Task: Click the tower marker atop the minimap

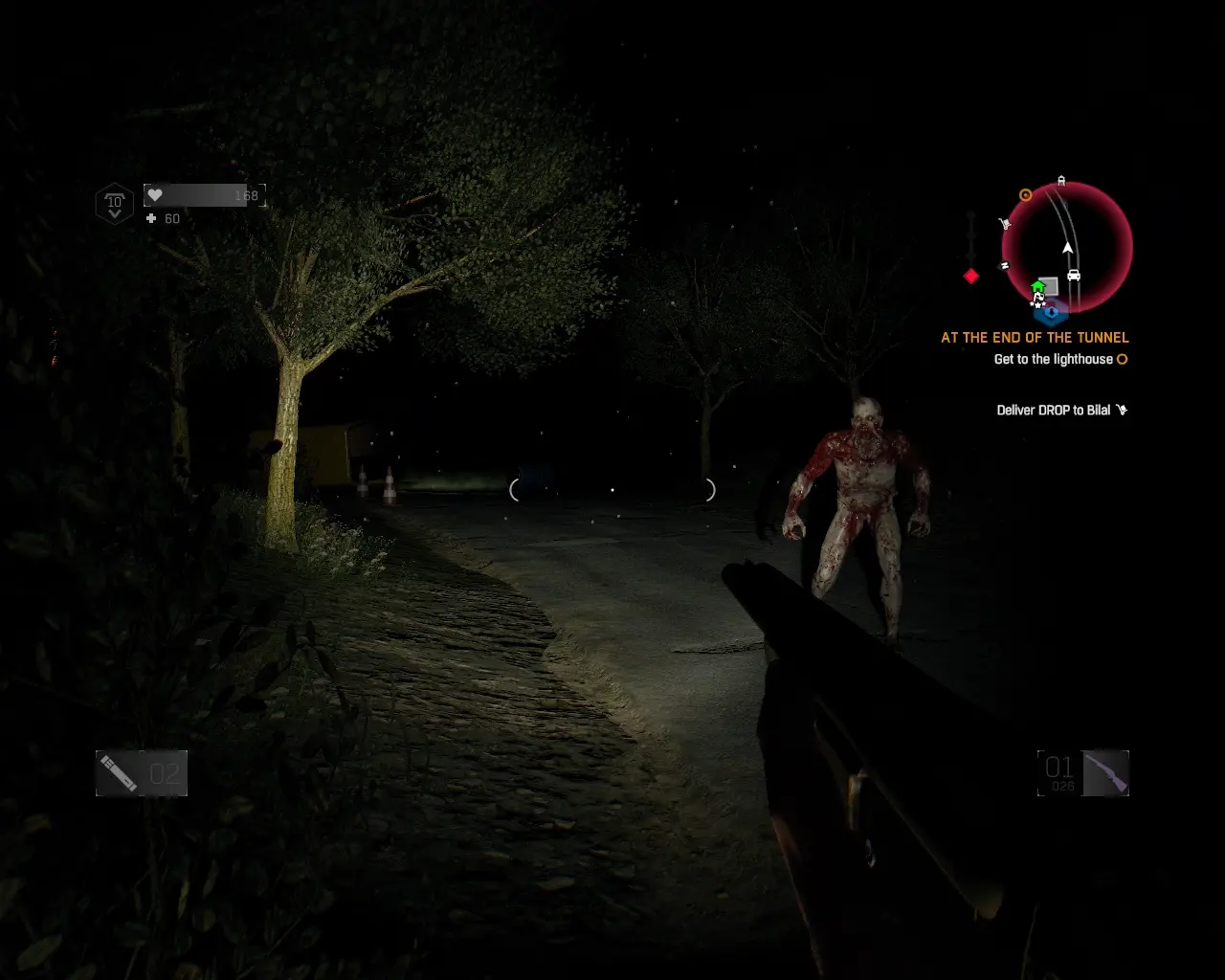Action: [x=1061, y=180]
